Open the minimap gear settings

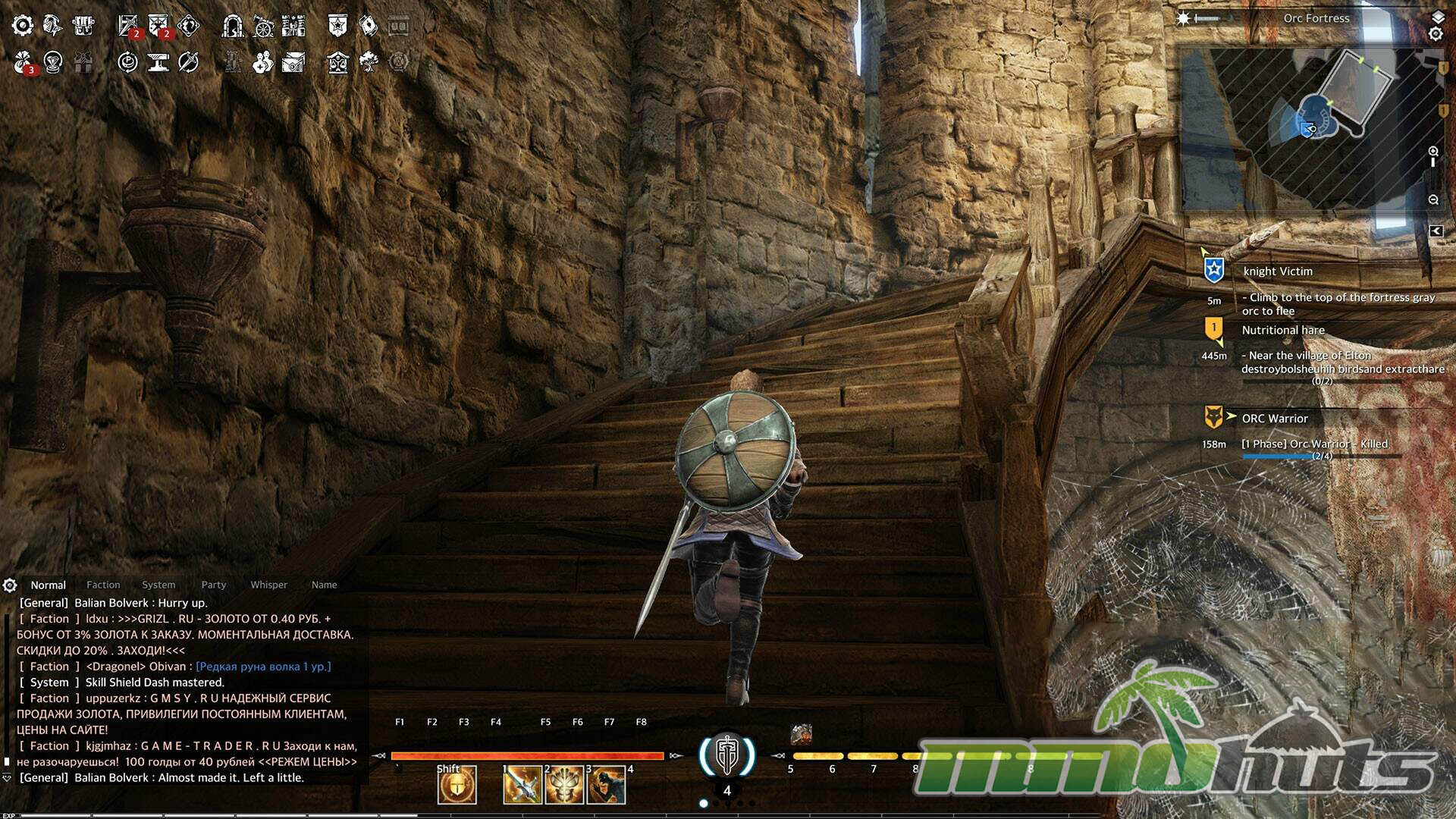[x=1436, y=34]
